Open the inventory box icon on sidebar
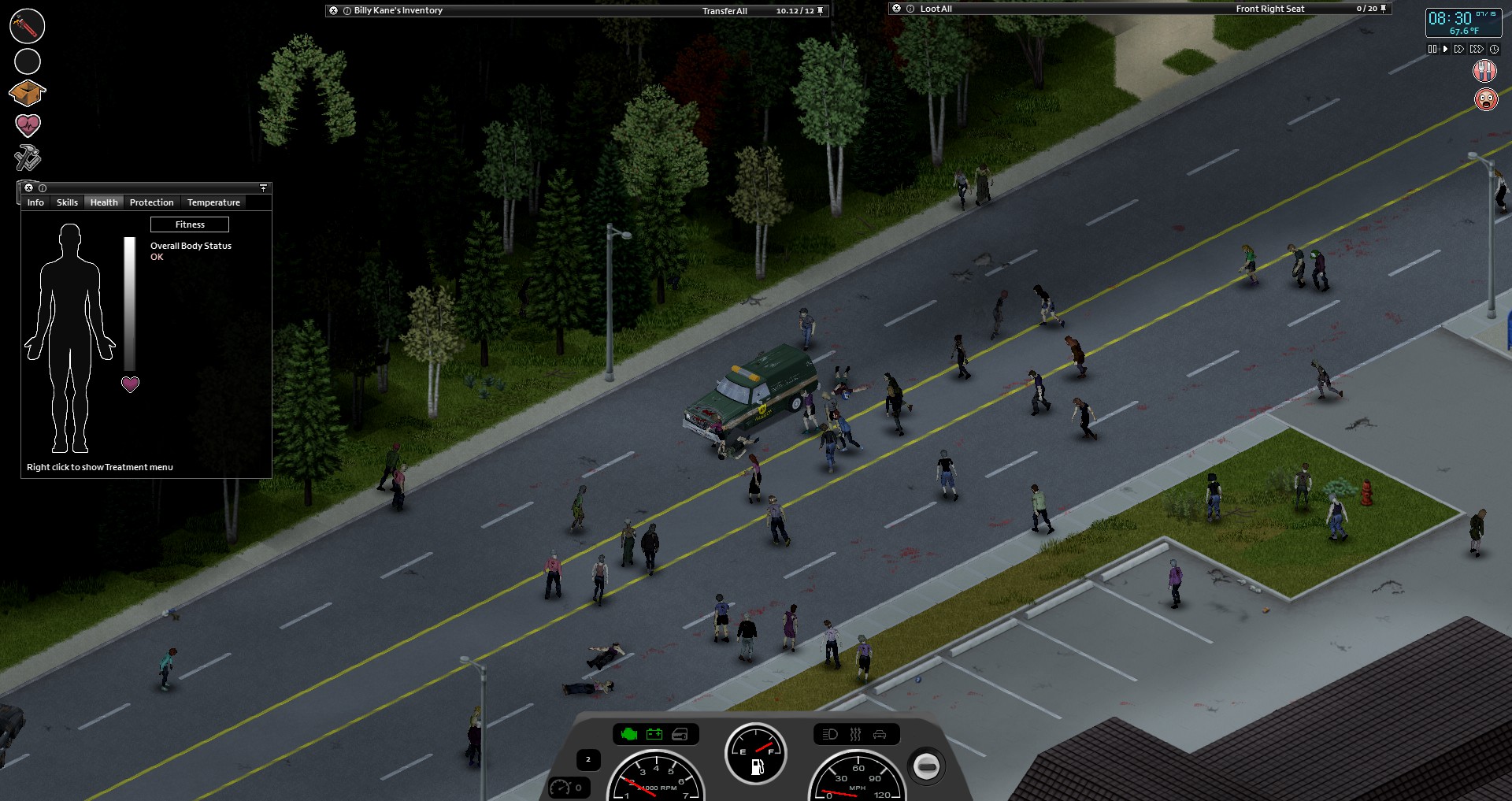1512x801 pixels. 27,94
